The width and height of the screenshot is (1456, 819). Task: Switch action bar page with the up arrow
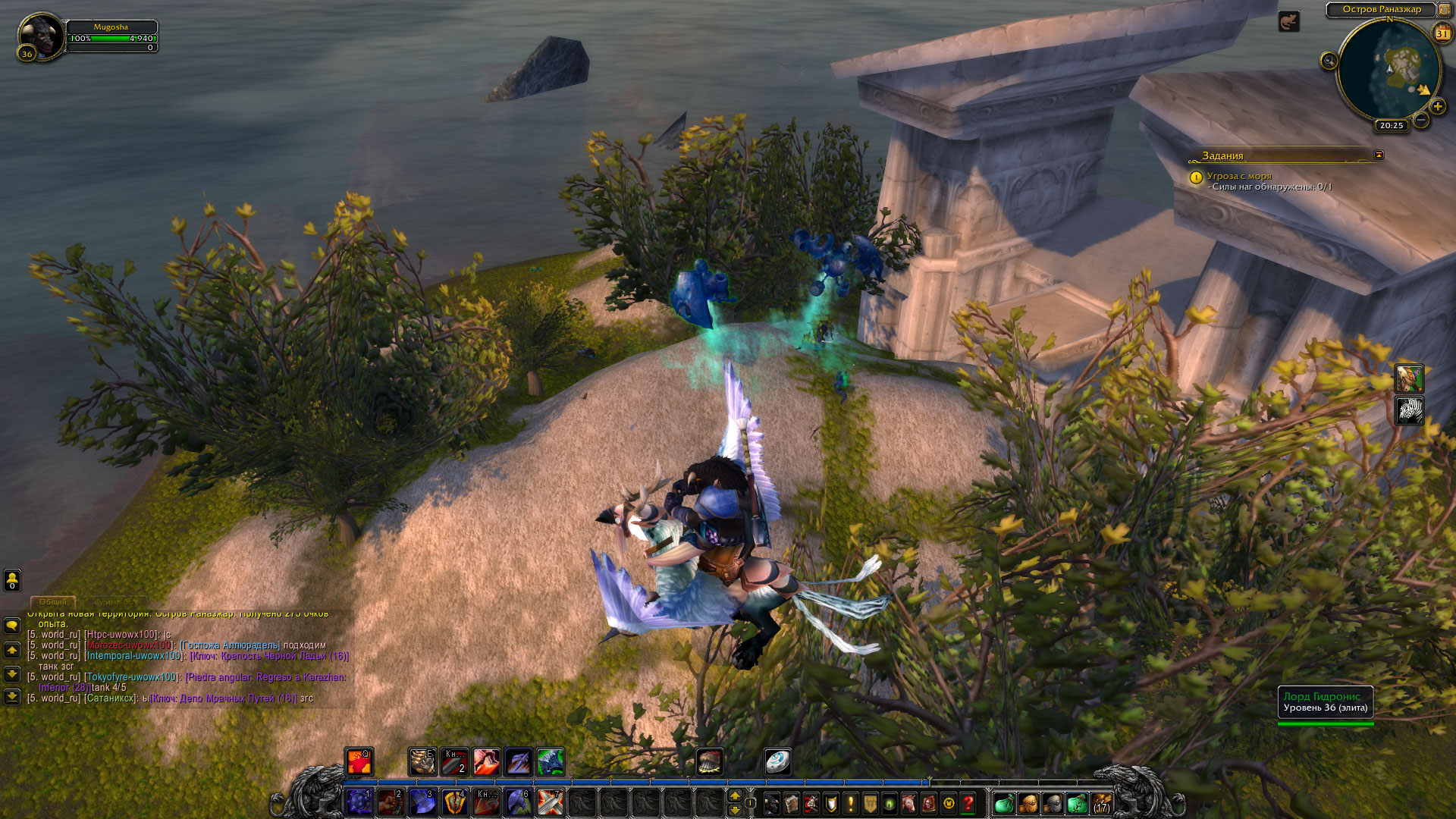pos(734,795)
